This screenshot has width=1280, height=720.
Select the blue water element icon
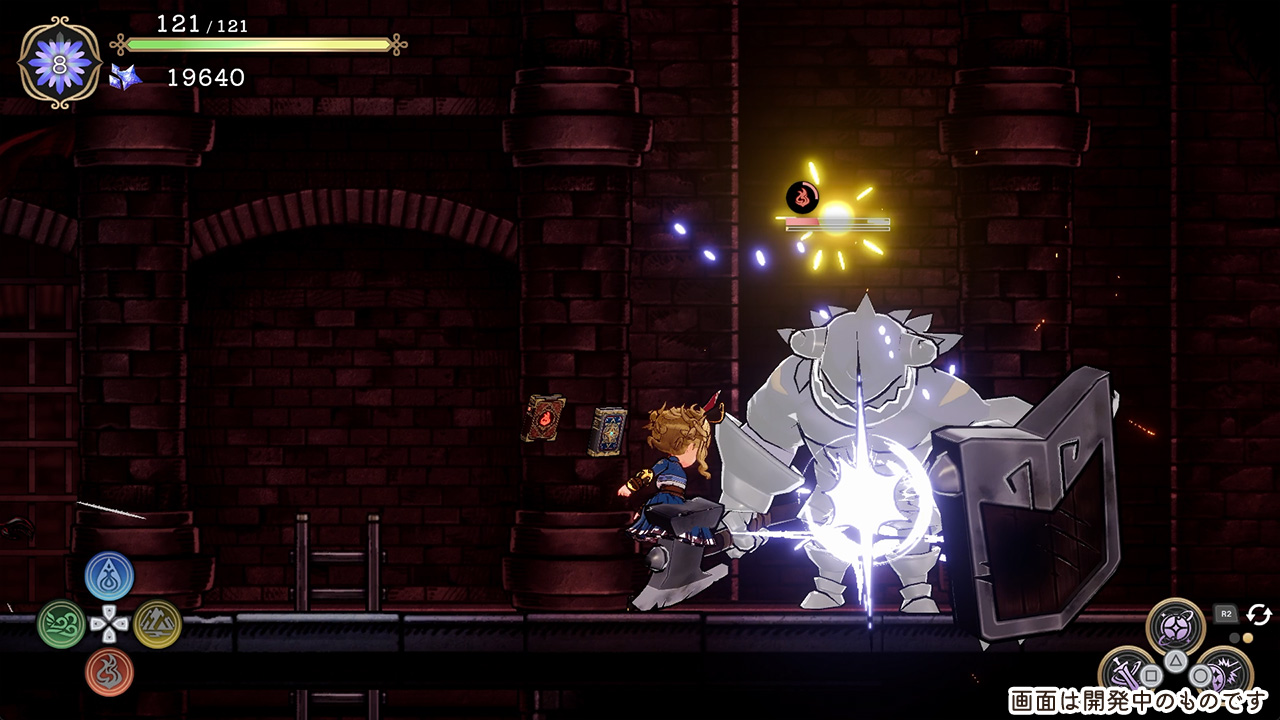tap(109, 576)
